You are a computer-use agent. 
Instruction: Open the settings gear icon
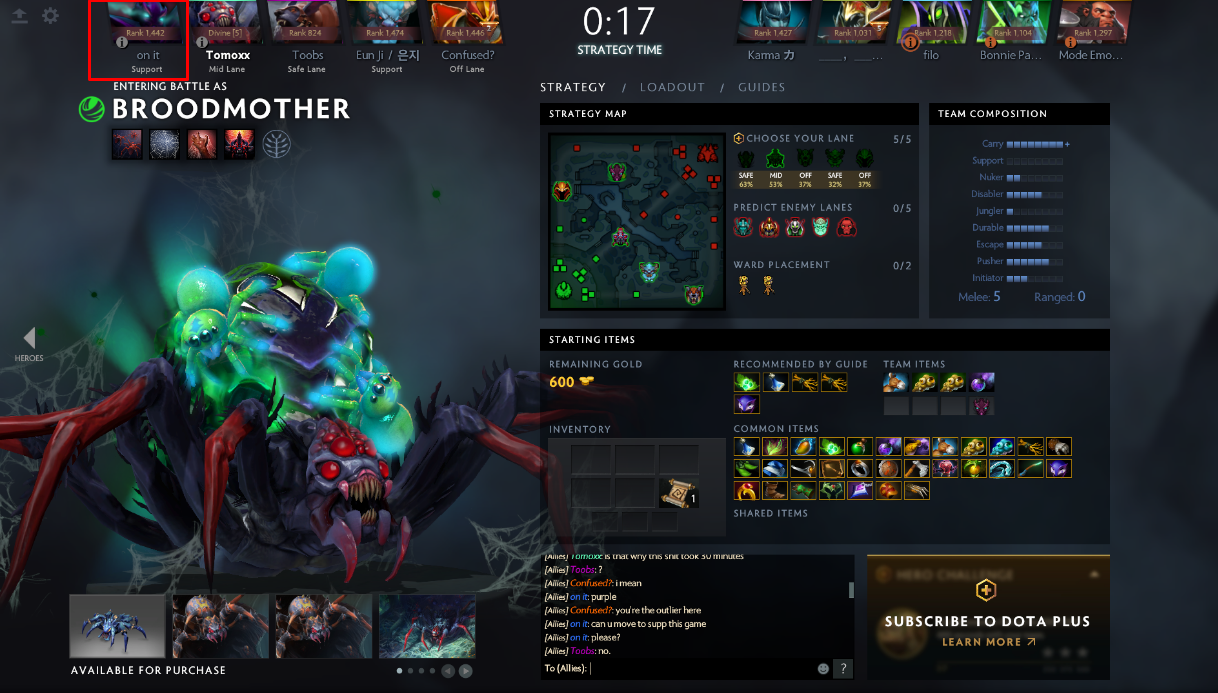pos(50,17)
